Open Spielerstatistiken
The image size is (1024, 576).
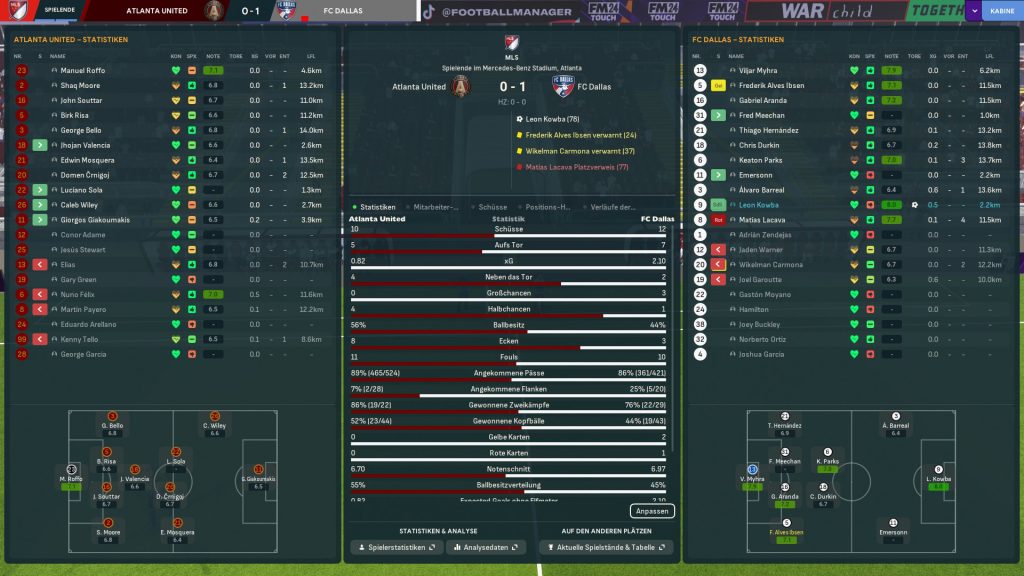click(x=396, y=548)
